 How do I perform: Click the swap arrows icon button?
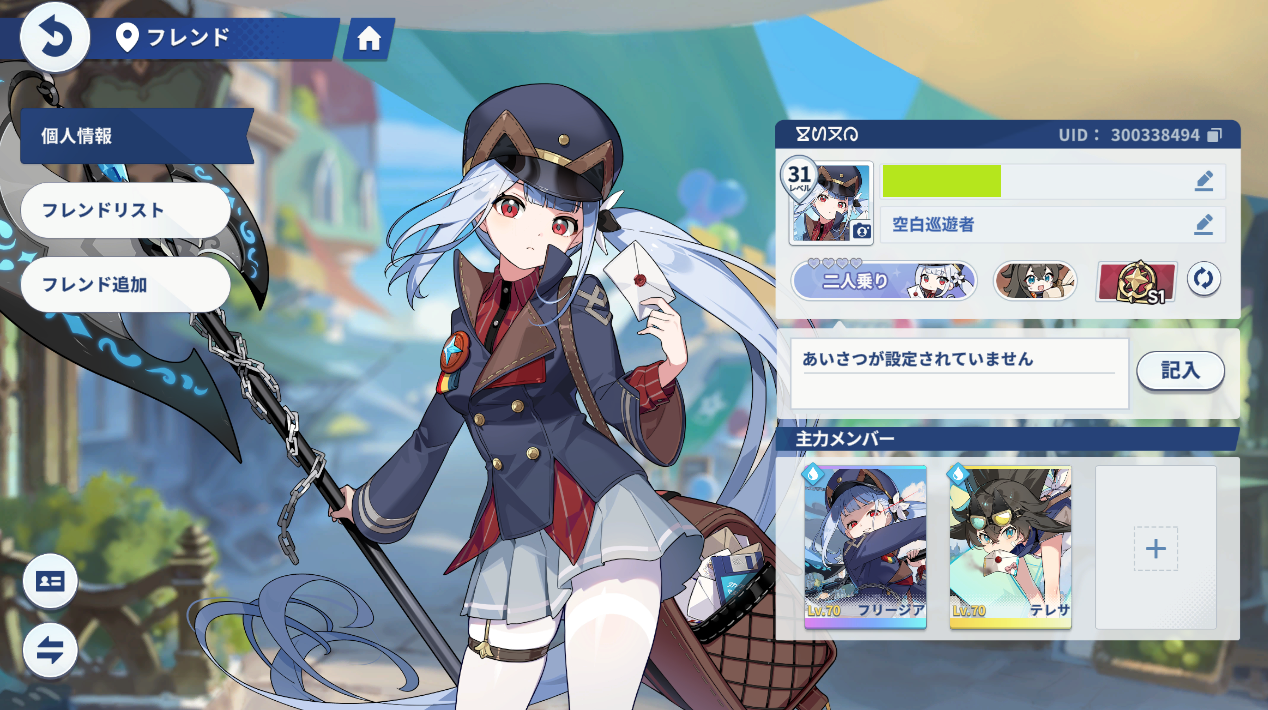[50, 649]
